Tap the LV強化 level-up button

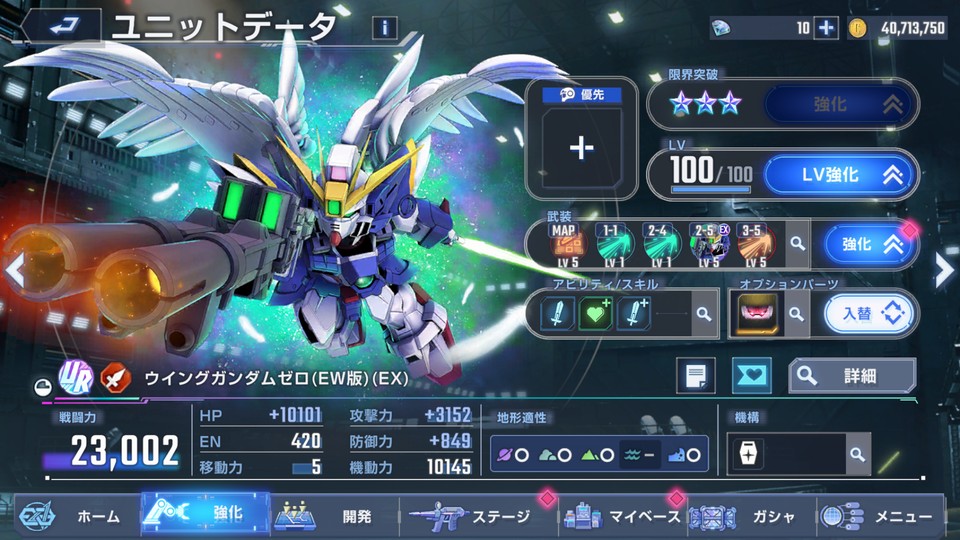pyautogui.click(x=840, y=175)
